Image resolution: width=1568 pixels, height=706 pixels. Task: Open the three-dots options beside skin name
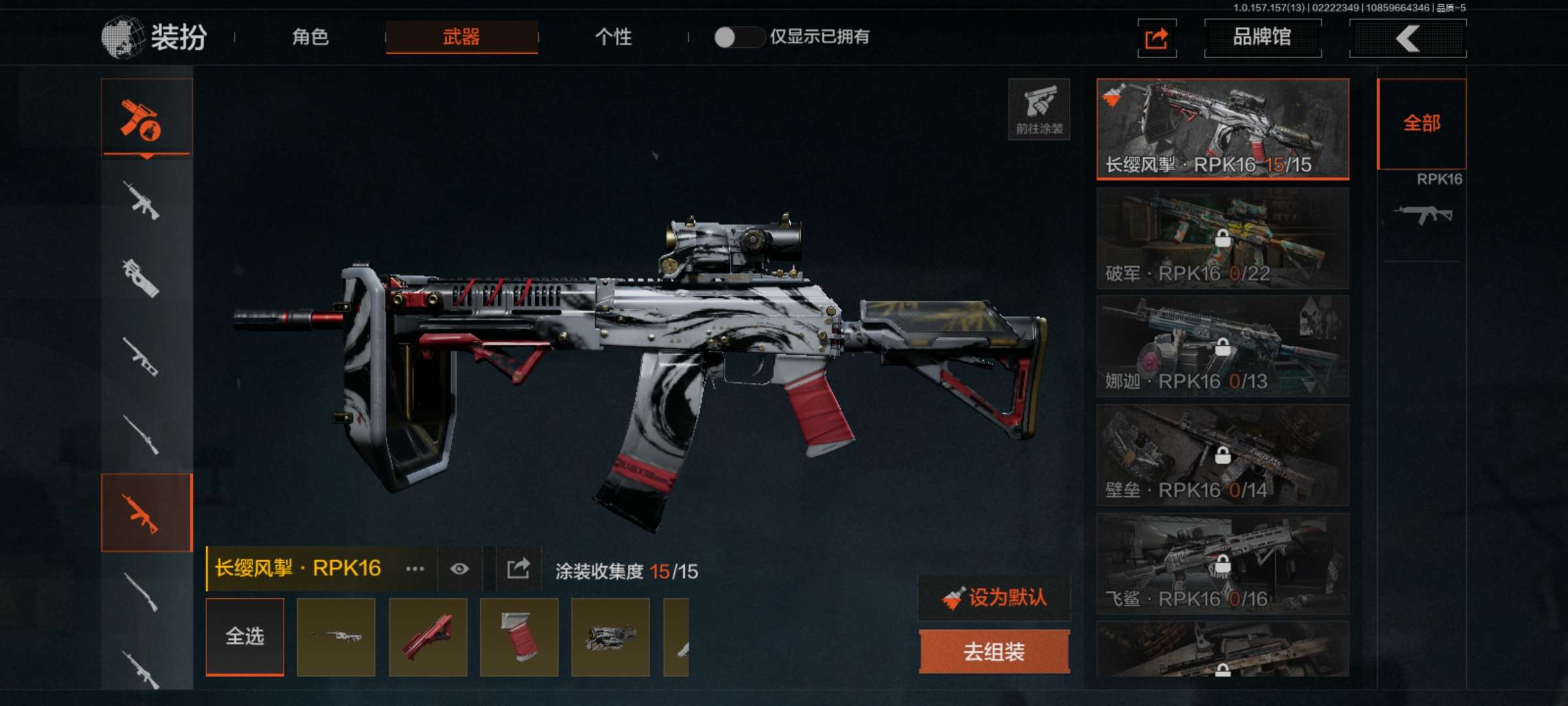tap(415, 569)
